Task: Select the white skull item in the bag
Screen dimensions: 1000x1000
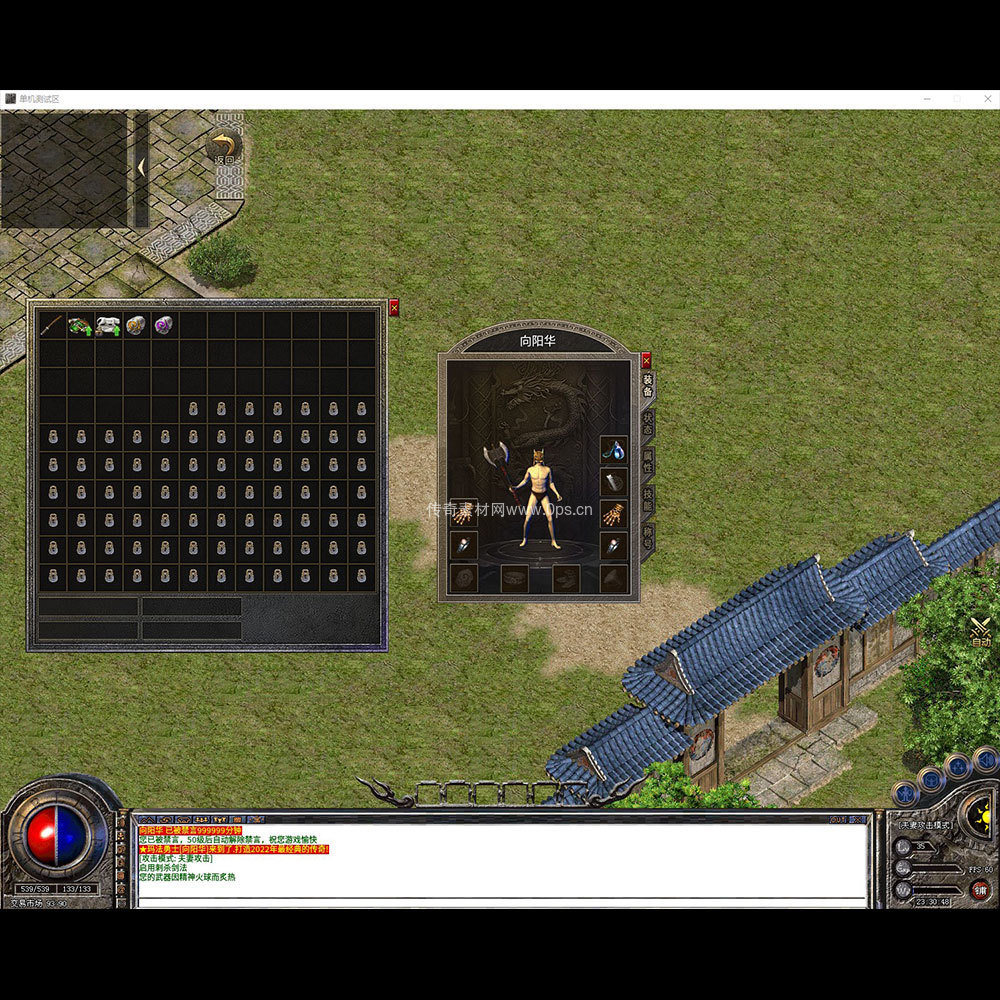Action: pyautogui.click(x=108, y=325)
